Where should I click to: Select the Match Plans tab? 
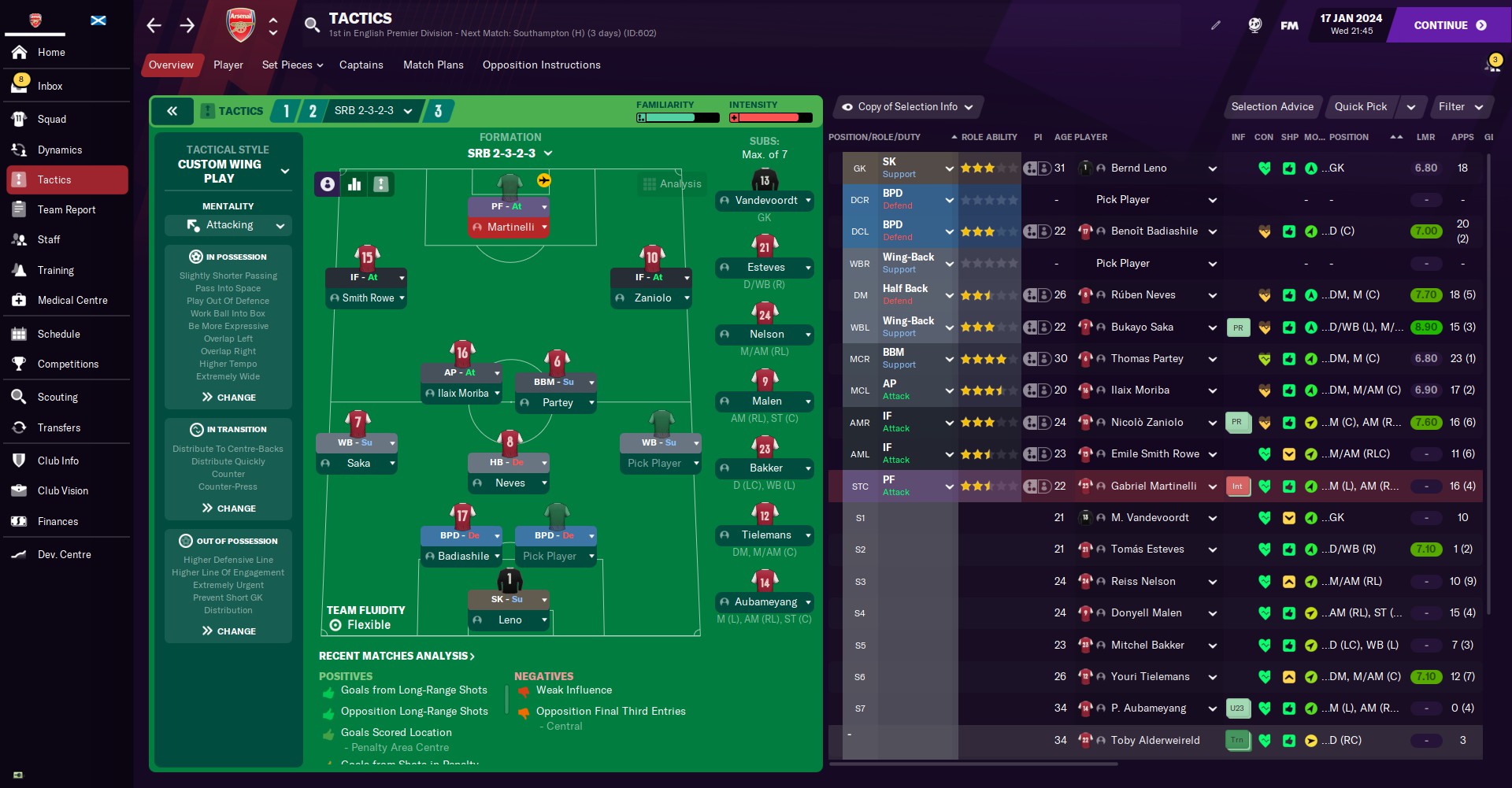433,65
